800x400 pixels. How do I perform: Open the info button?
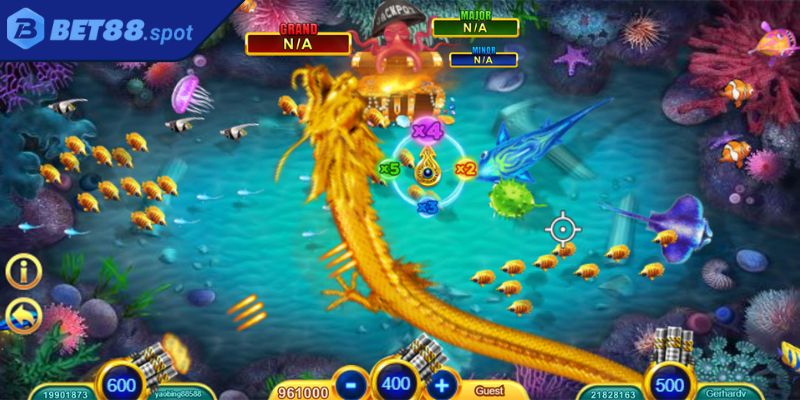[x=23, y=272]
